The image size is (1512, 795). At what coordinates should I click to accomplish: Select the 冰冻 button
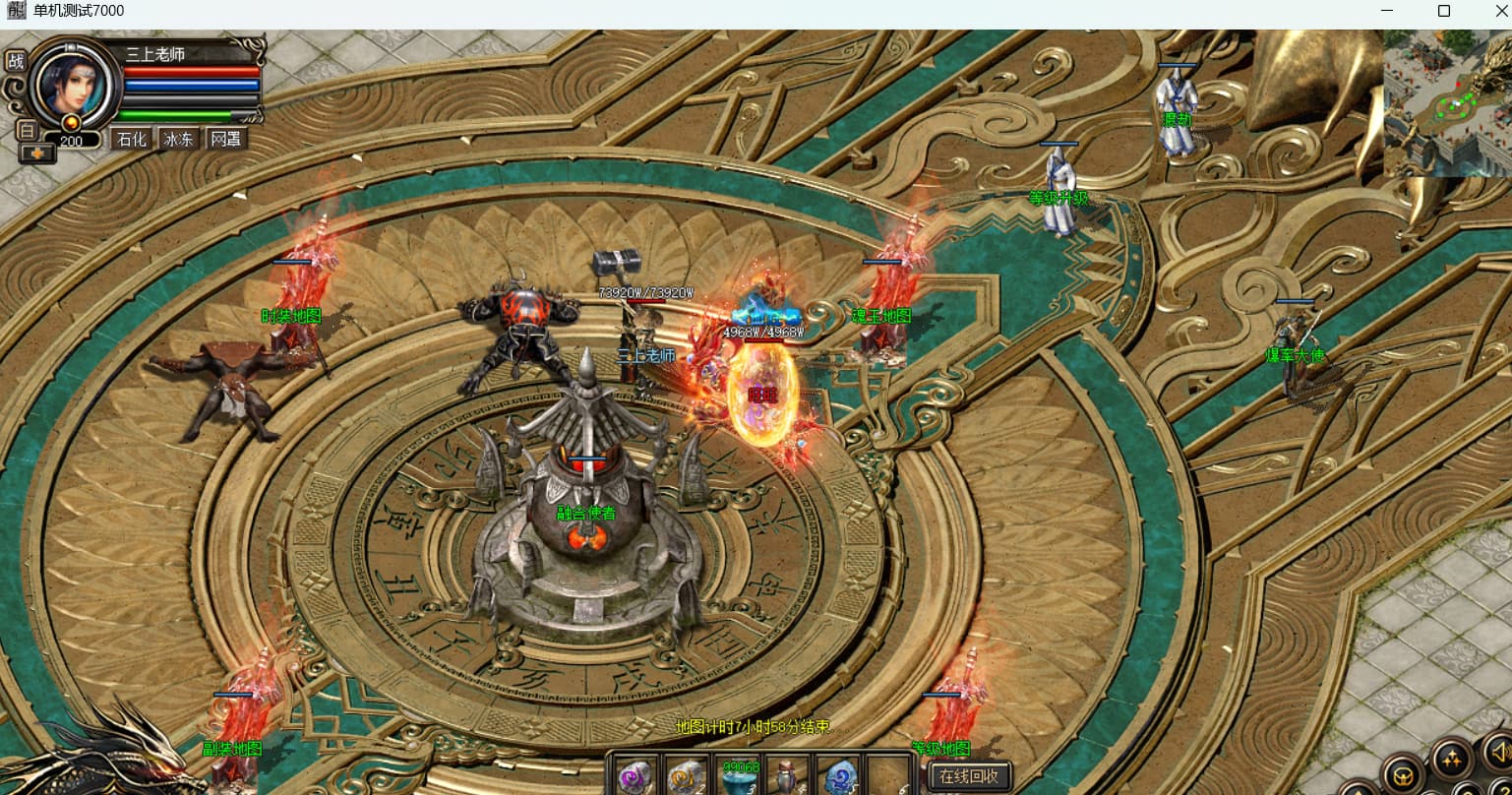[x=179, y=139]
